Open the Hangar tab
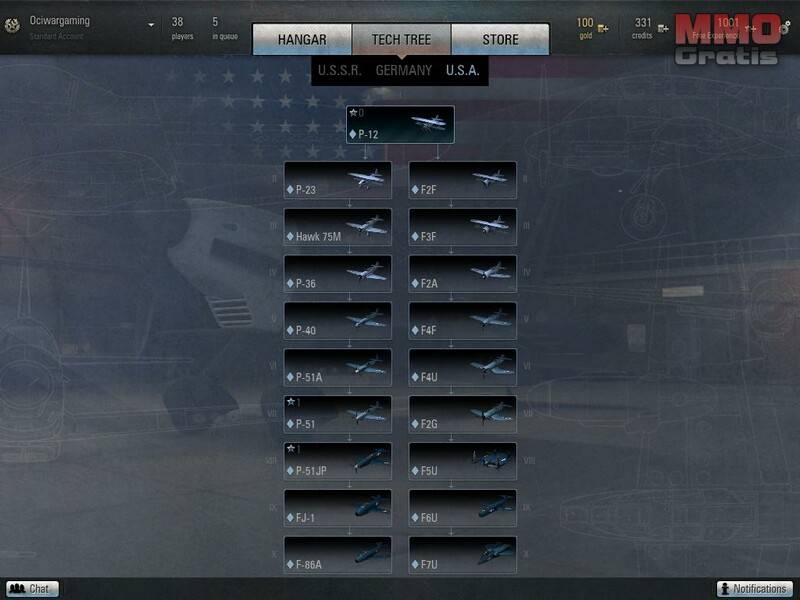800x600 pixels. (302, 40)
